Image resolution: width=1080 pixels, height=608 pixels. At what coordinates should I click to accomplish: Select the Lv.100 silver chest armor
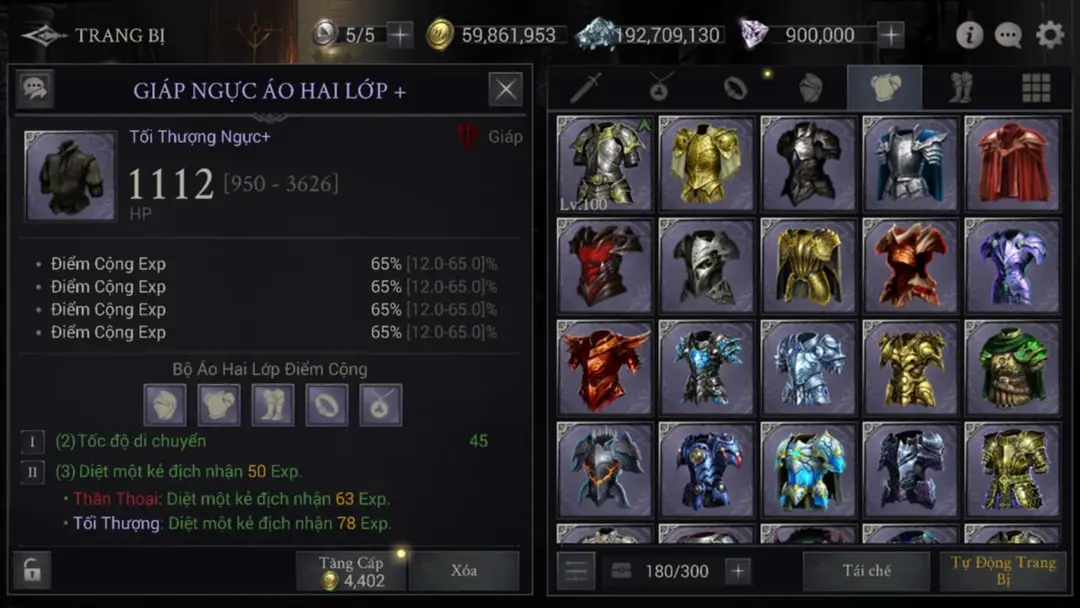tap(604, 163)
